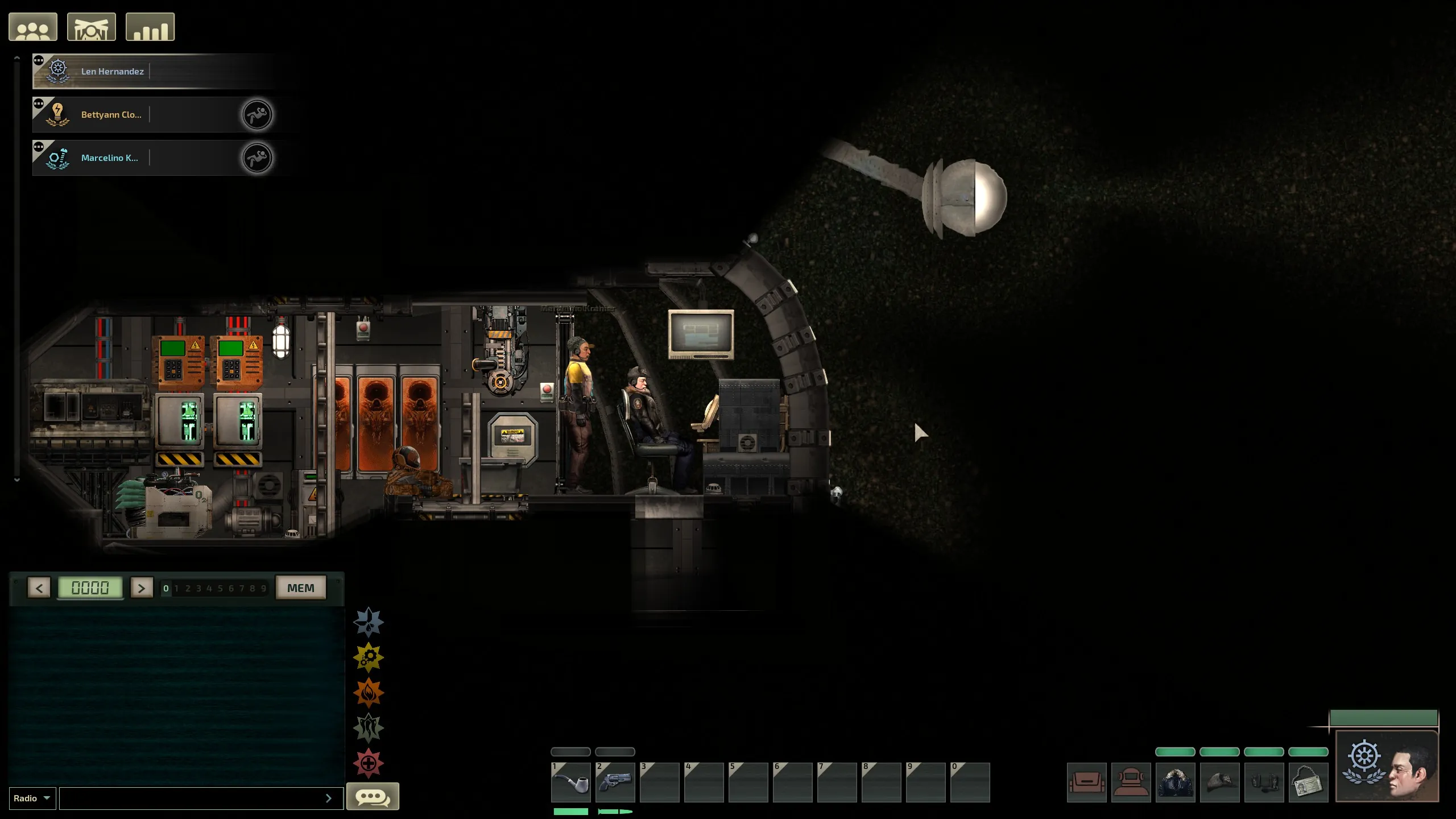Viewport: 1456px width, 819px height.
Task: Switch to previous radio channel
Action: tap(39, 588)
